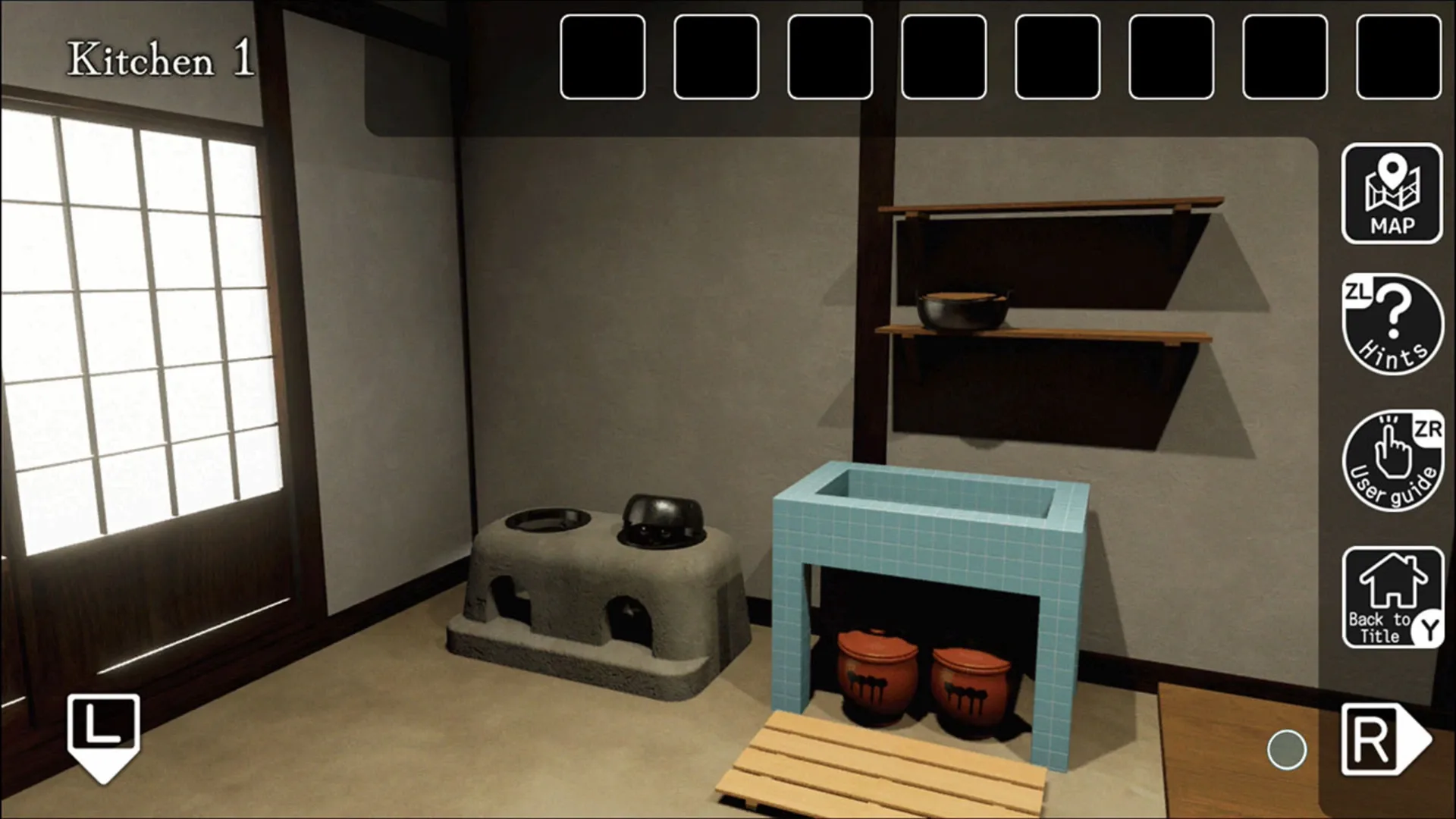Select the first empty inventory slot
The image size is (1456, 819).
pos(602,55)
